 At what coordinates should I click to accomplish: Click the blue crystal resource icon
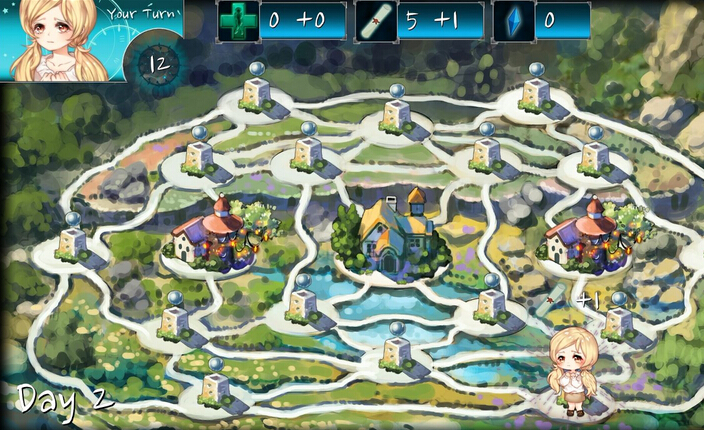[514, 21]
